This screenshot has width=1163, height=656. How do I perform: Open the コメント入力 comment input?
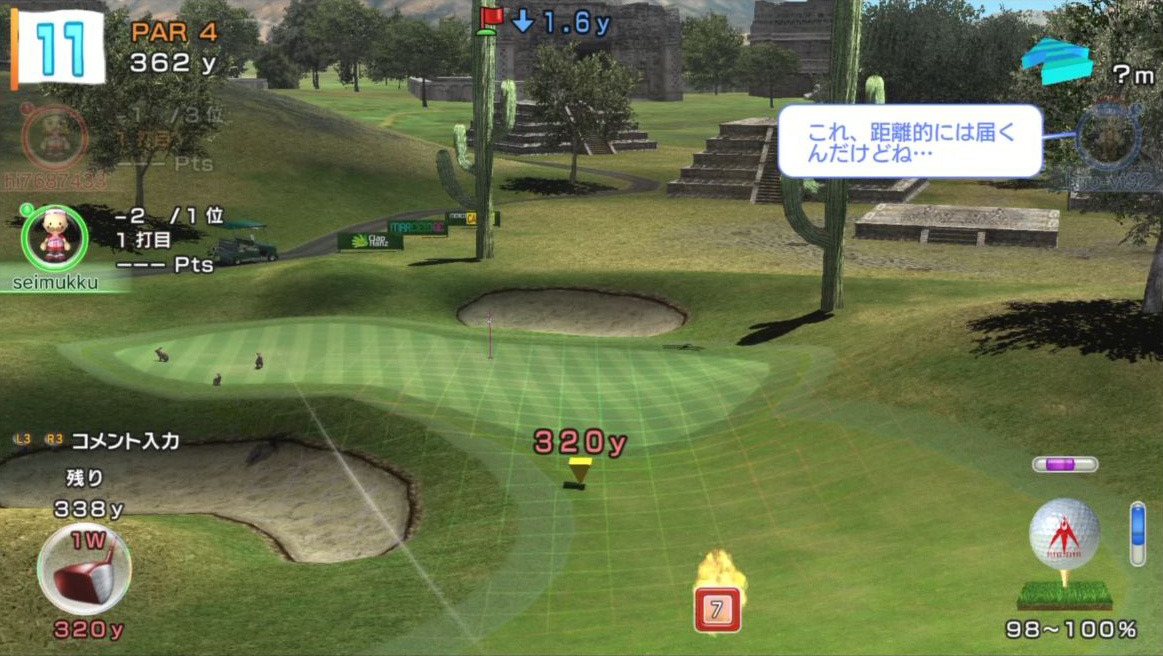click(x=124, y=440)
